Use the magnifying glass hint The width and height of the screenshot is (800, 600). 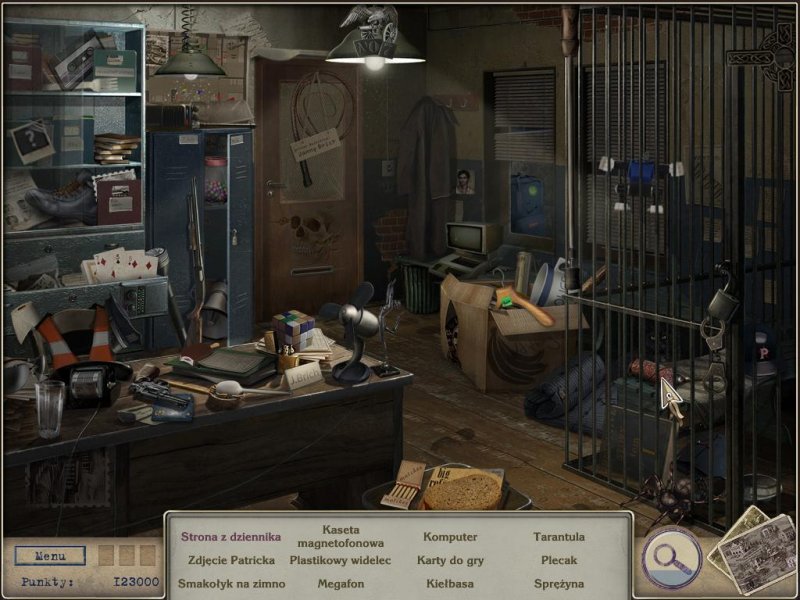click(671, 553)
